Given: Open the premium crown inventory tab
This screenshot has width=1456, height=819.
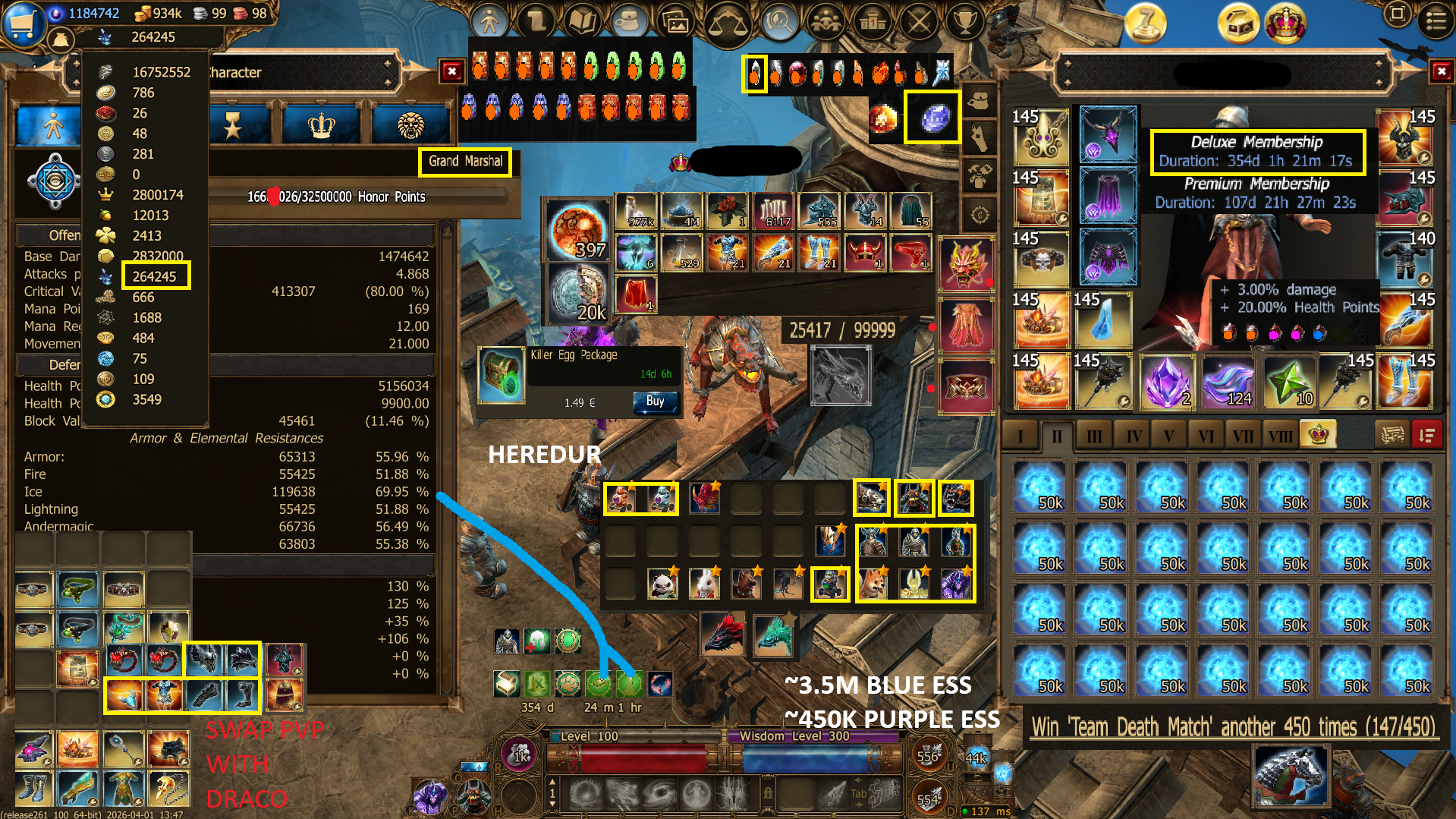Looking at the screenshot, I should 1319,435.
